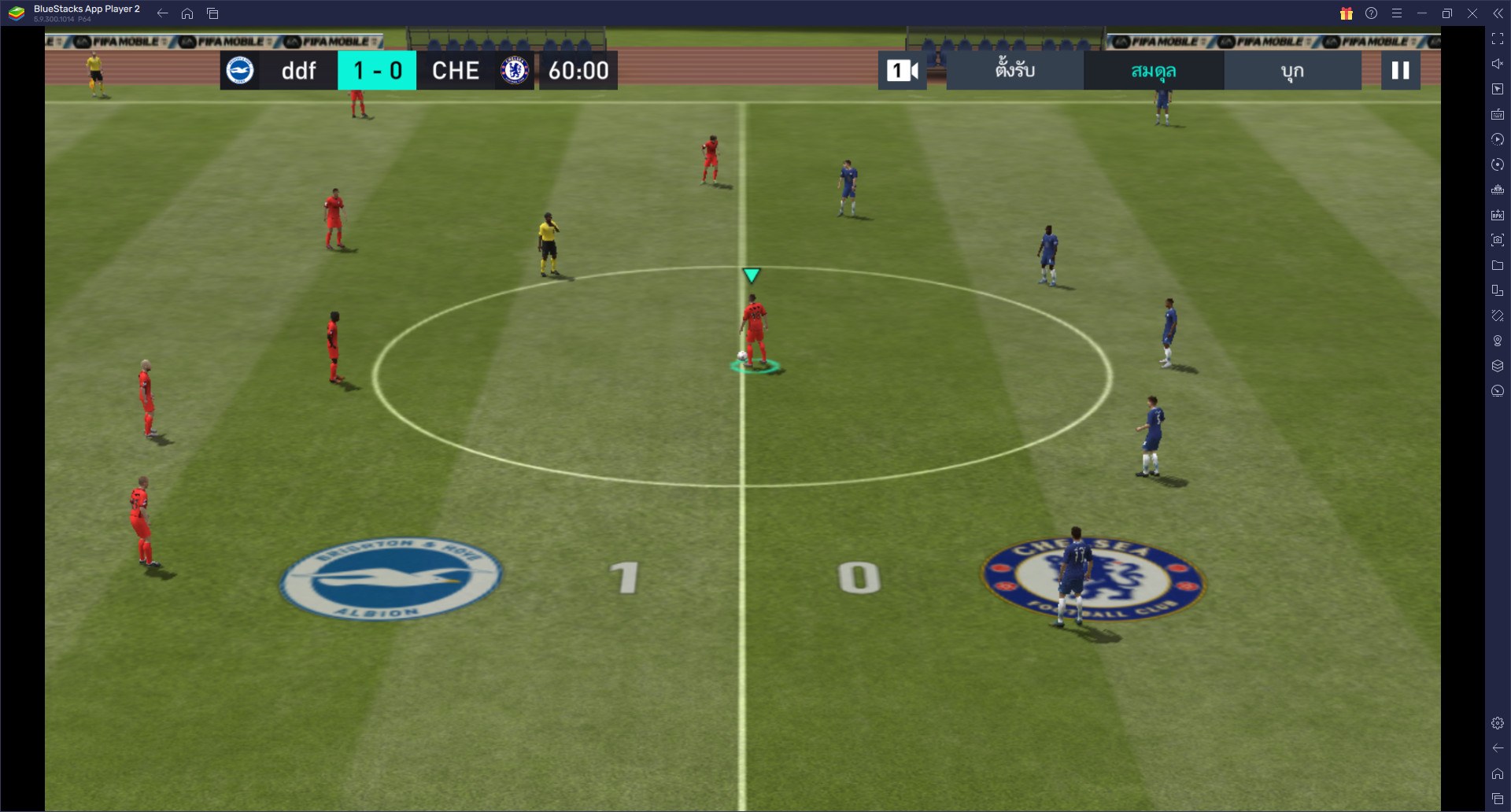Switch tactic to บุก attack mode

click(x=1291, y=70)
